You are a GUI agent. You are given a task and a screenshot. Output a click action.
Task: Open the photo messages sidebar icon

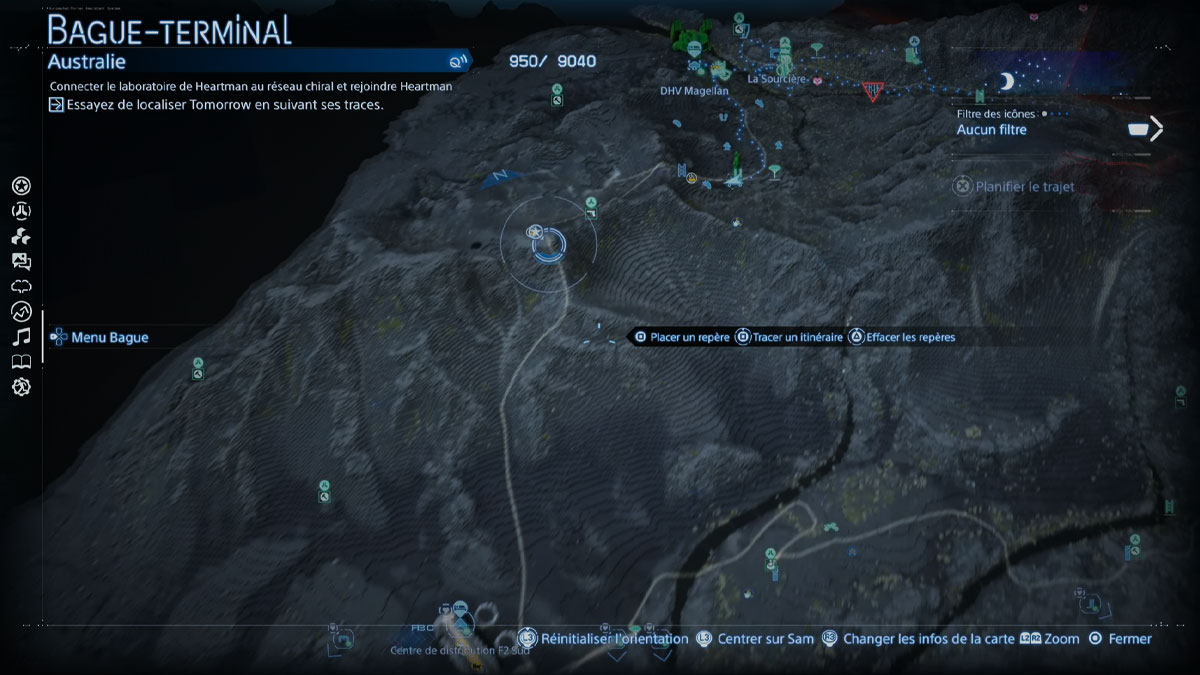21,262
